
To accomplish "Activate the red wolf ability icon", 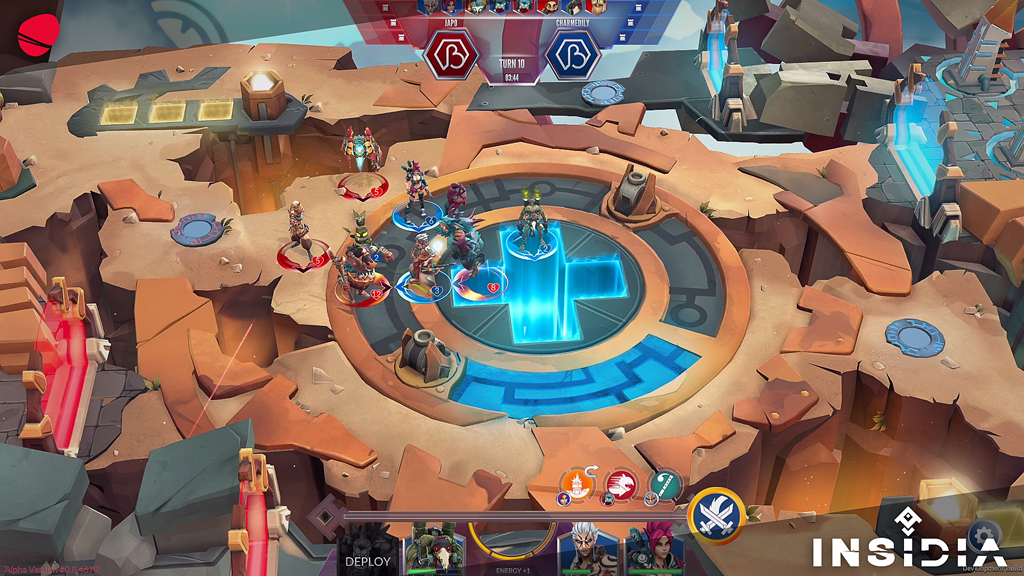I will tap(622, 486).
